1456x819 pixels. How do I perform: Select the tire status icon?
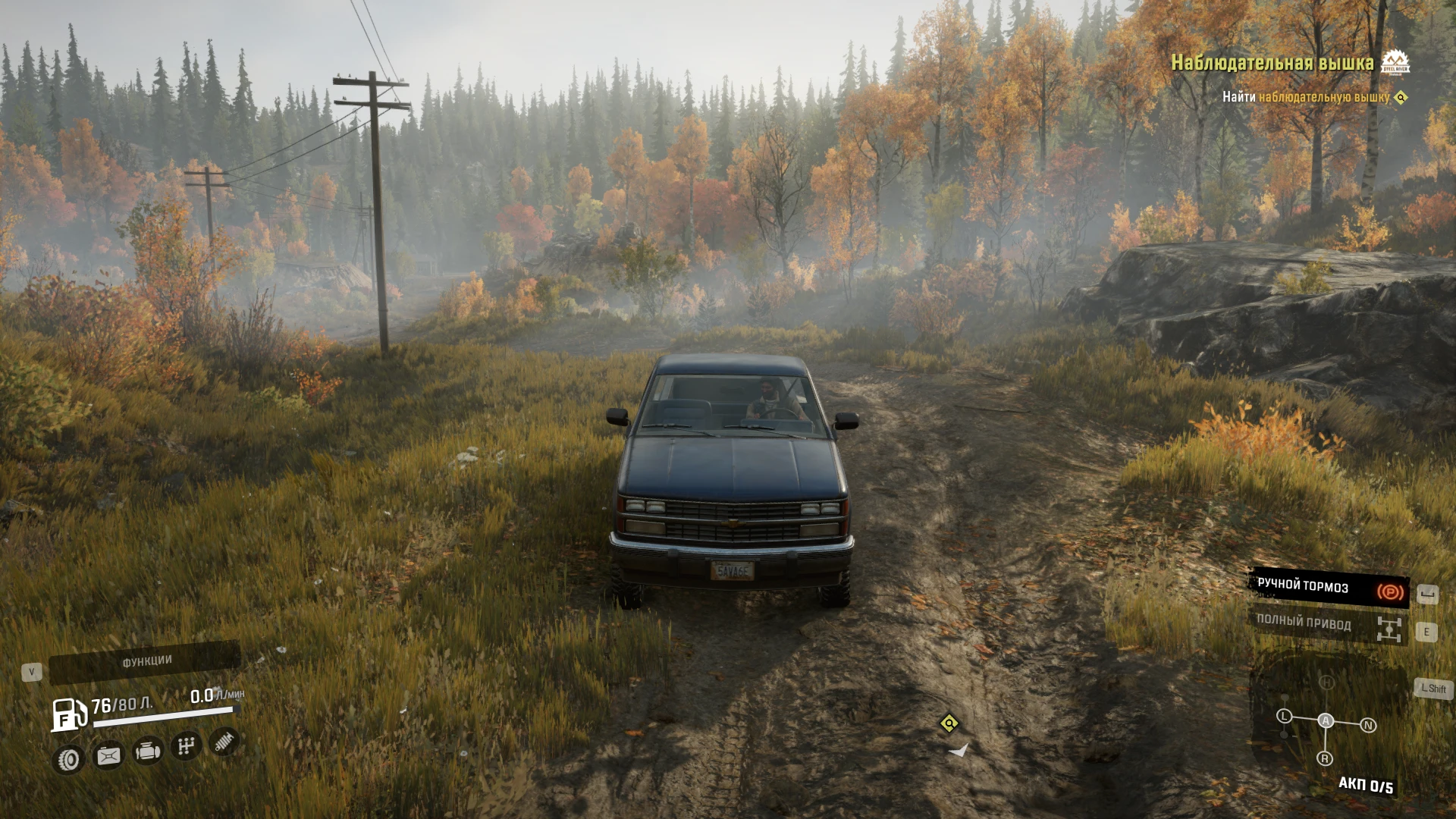(69, 759)
